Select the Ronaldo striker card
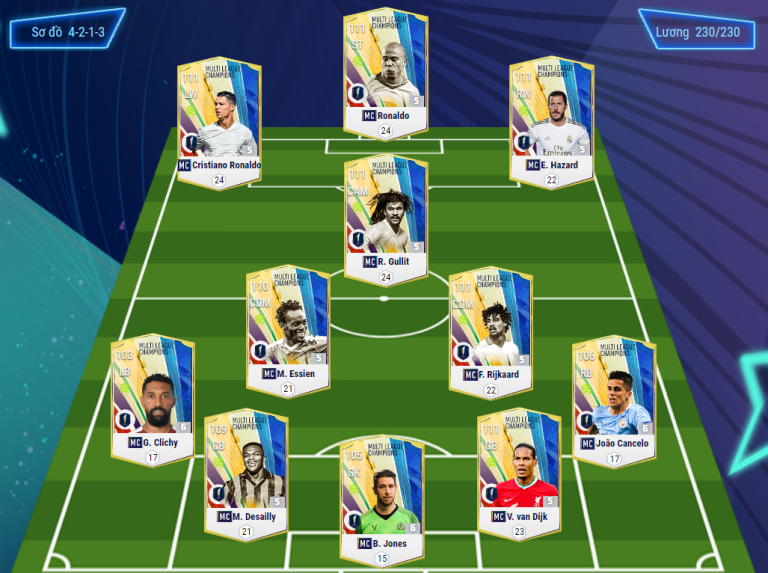The width and height of the screenshot is (768, 573). coord(385,68)
